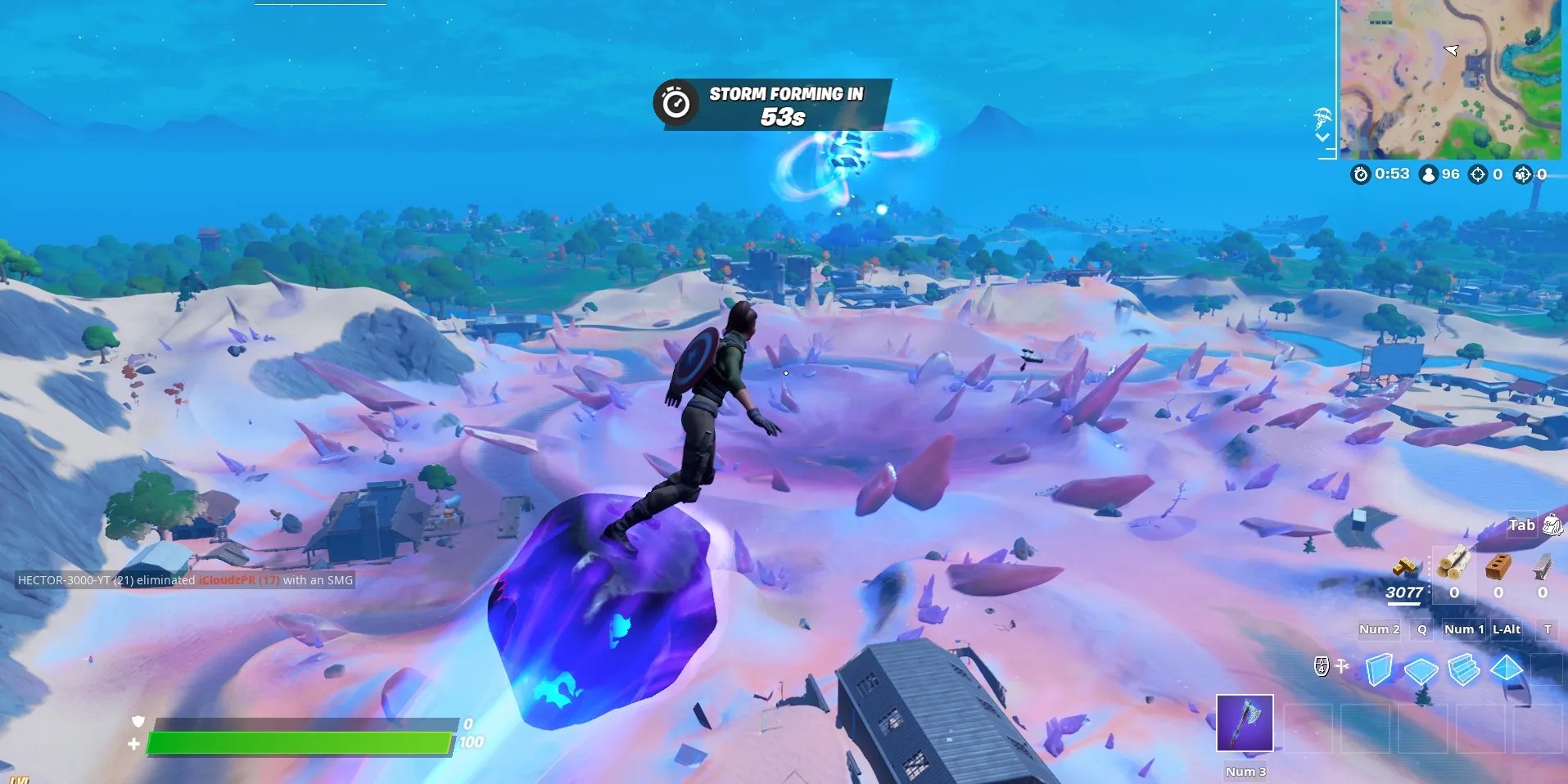This screenshot has width=1568, height=784.
Task: Select the floor build piece bound to Q
Action: click(1420, 669)
